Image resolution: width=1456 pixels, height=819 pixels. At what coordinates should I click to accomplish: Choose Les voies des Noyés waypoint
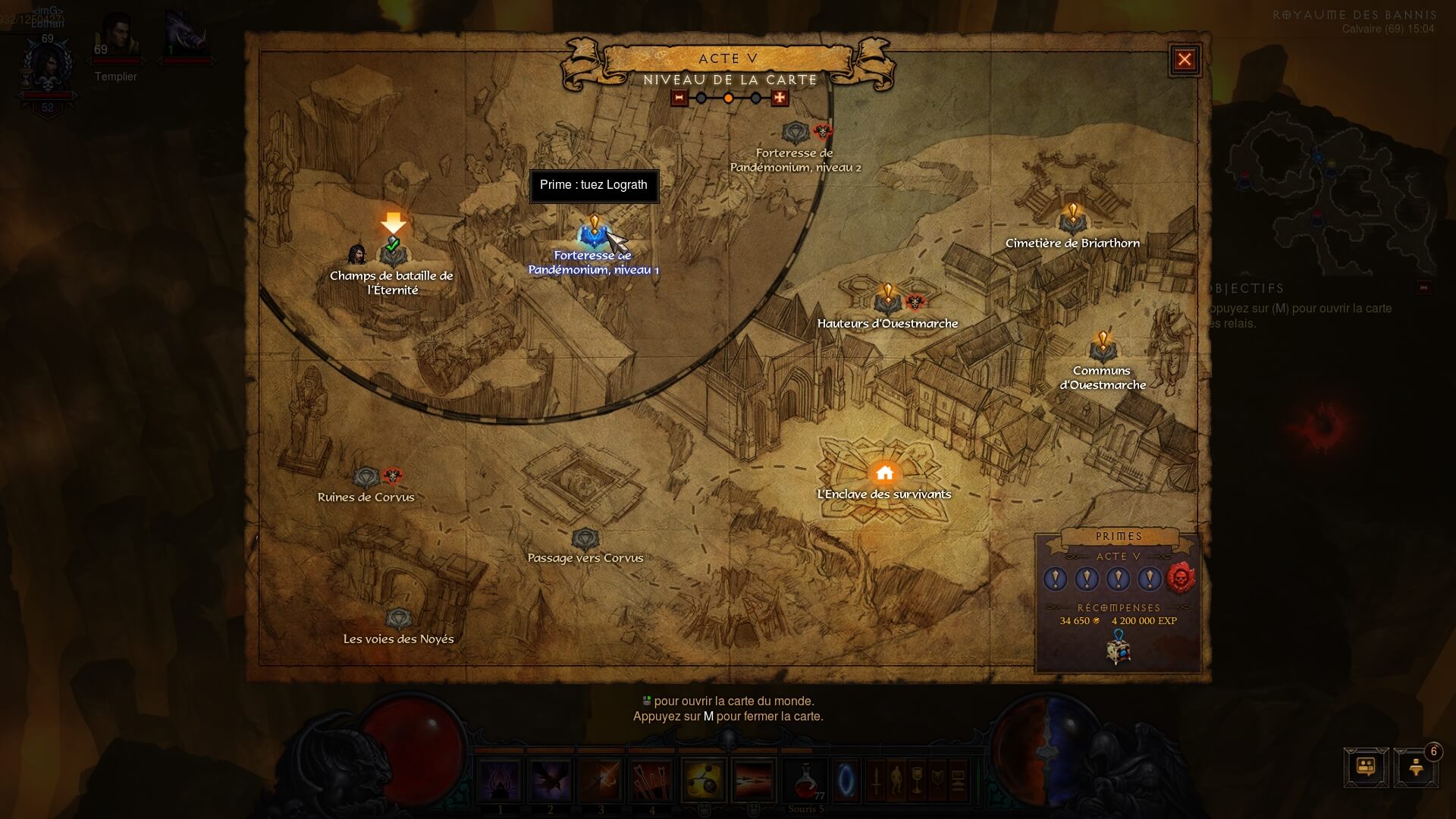(x=398, y=620)
